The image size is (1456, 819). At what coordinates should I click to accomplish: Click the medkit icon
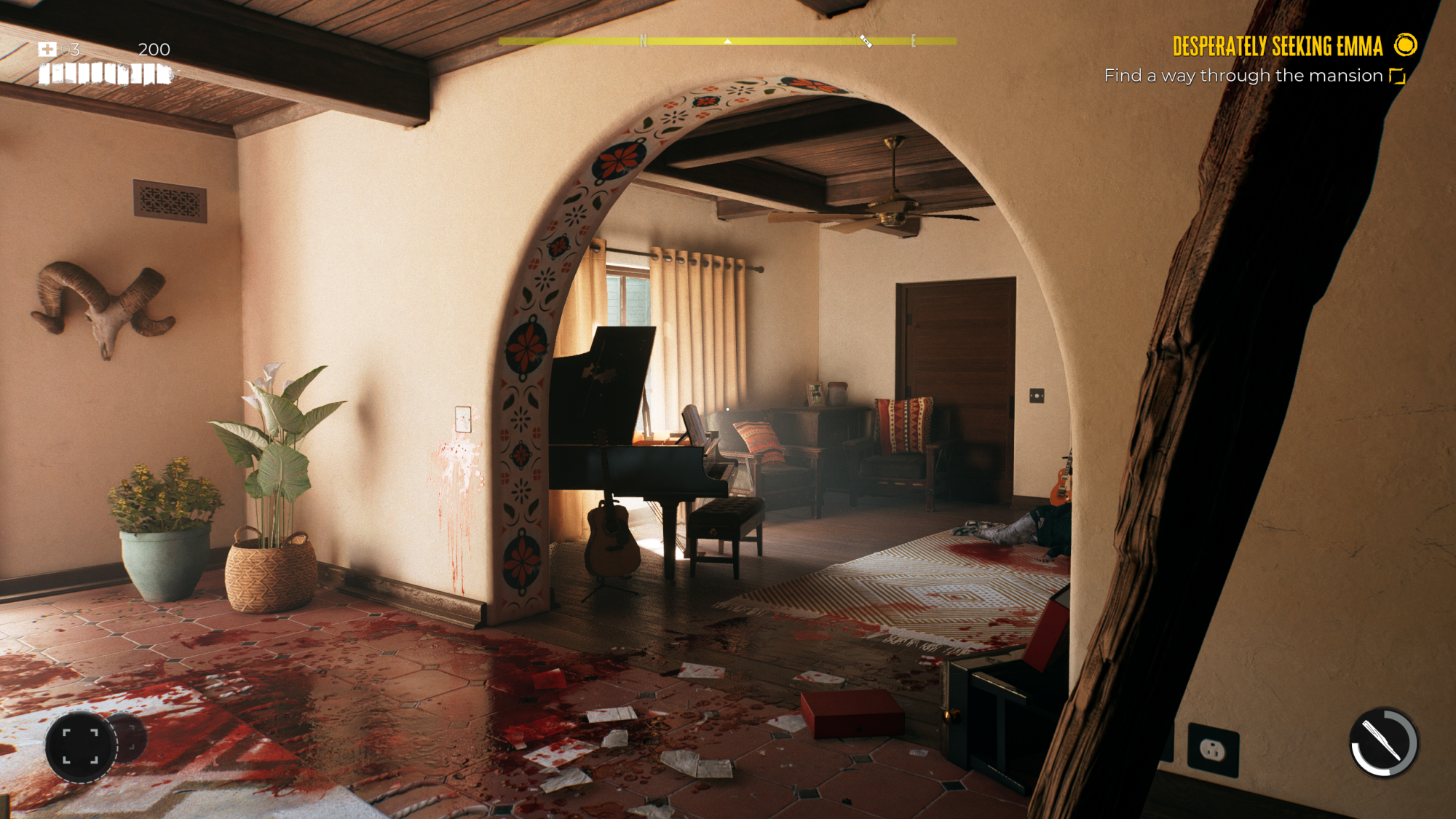point(47,50)
